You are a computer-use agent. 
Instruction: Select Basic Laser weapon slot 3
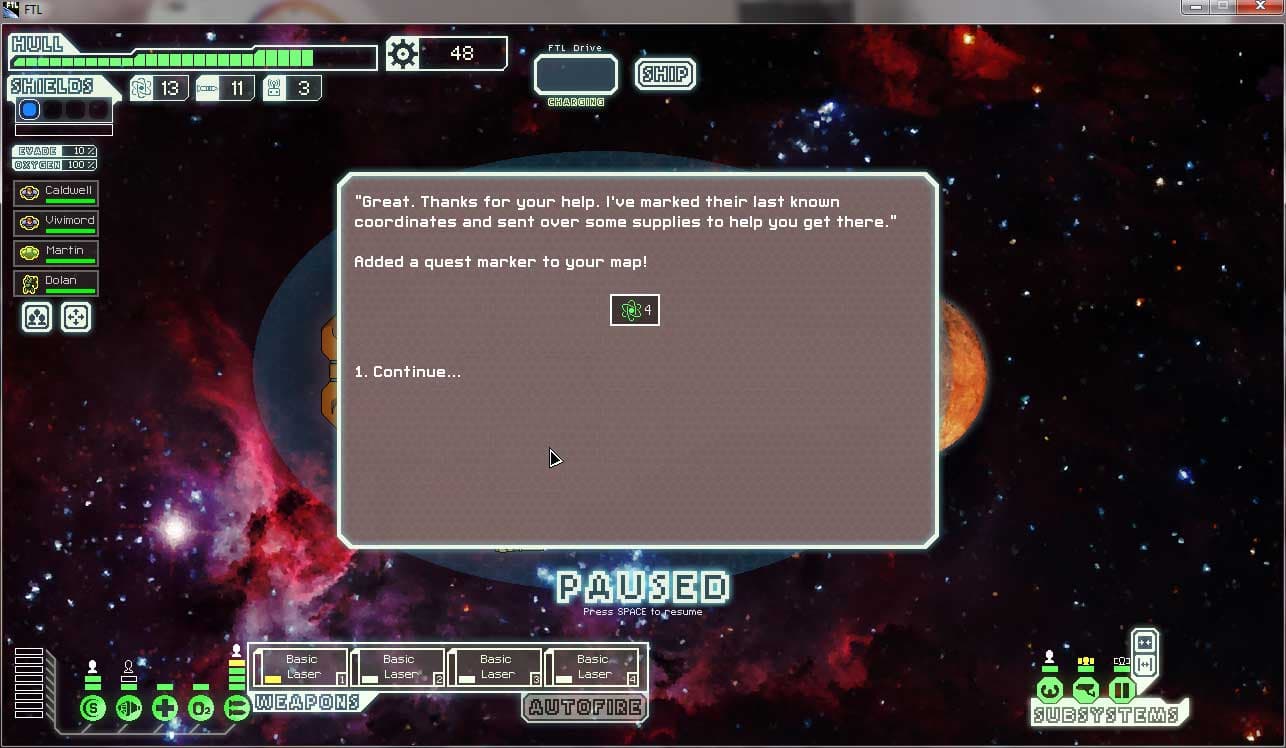coord(495,667)
